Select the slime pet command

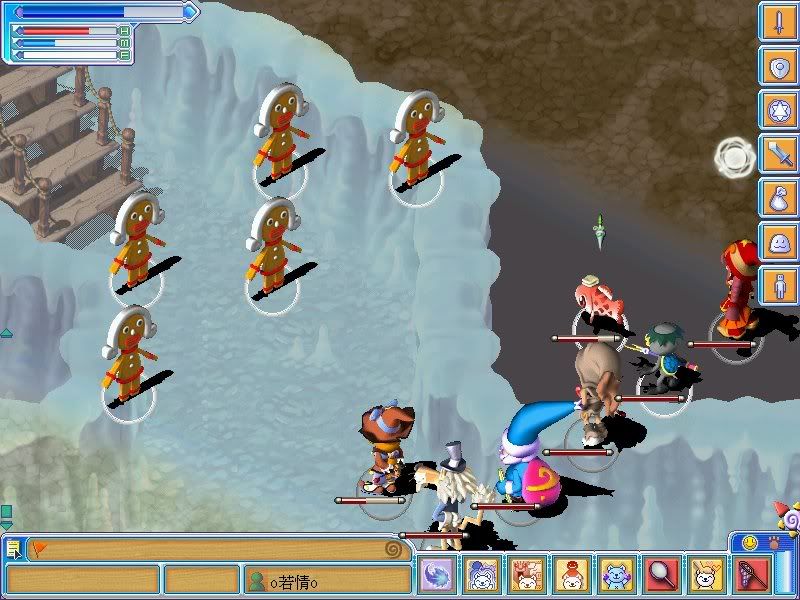coord(777,242)
